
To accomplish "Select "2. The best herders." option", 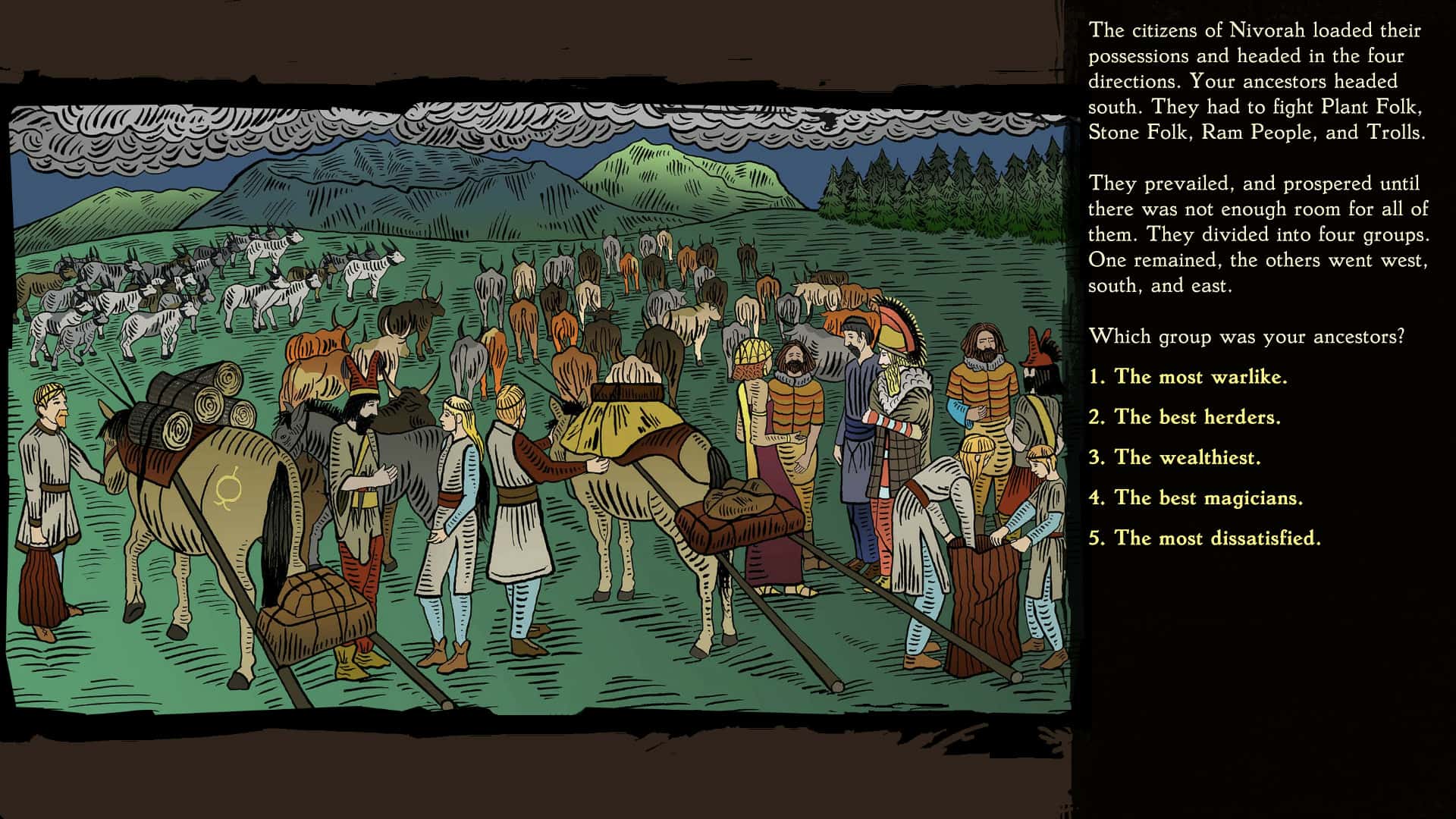I will tap(1185, 418).
